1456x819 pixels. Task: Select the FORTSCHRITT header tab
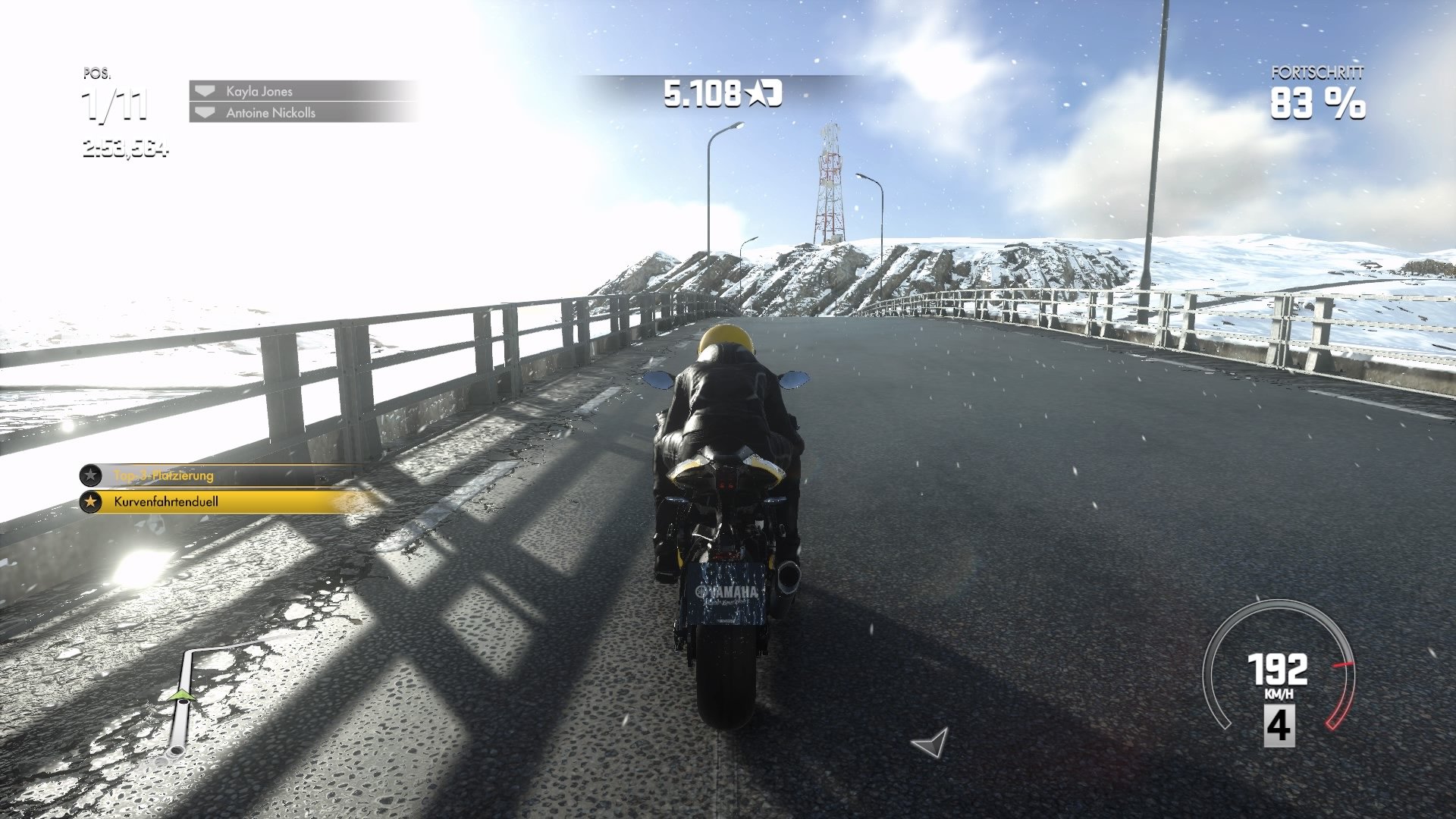[1319, 74]
